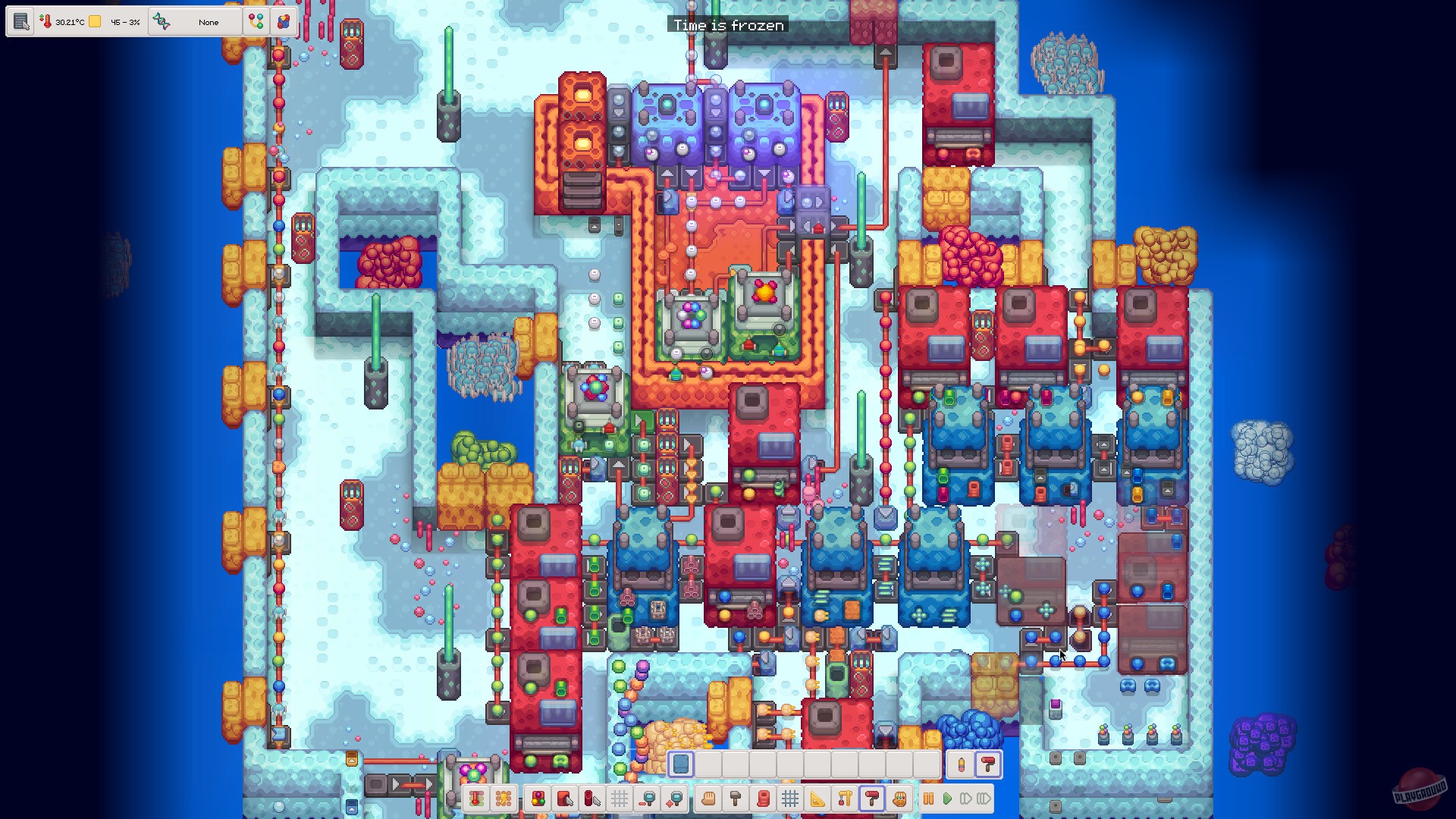Select the pencil eraser slot in the hotbar

(962, 764)
